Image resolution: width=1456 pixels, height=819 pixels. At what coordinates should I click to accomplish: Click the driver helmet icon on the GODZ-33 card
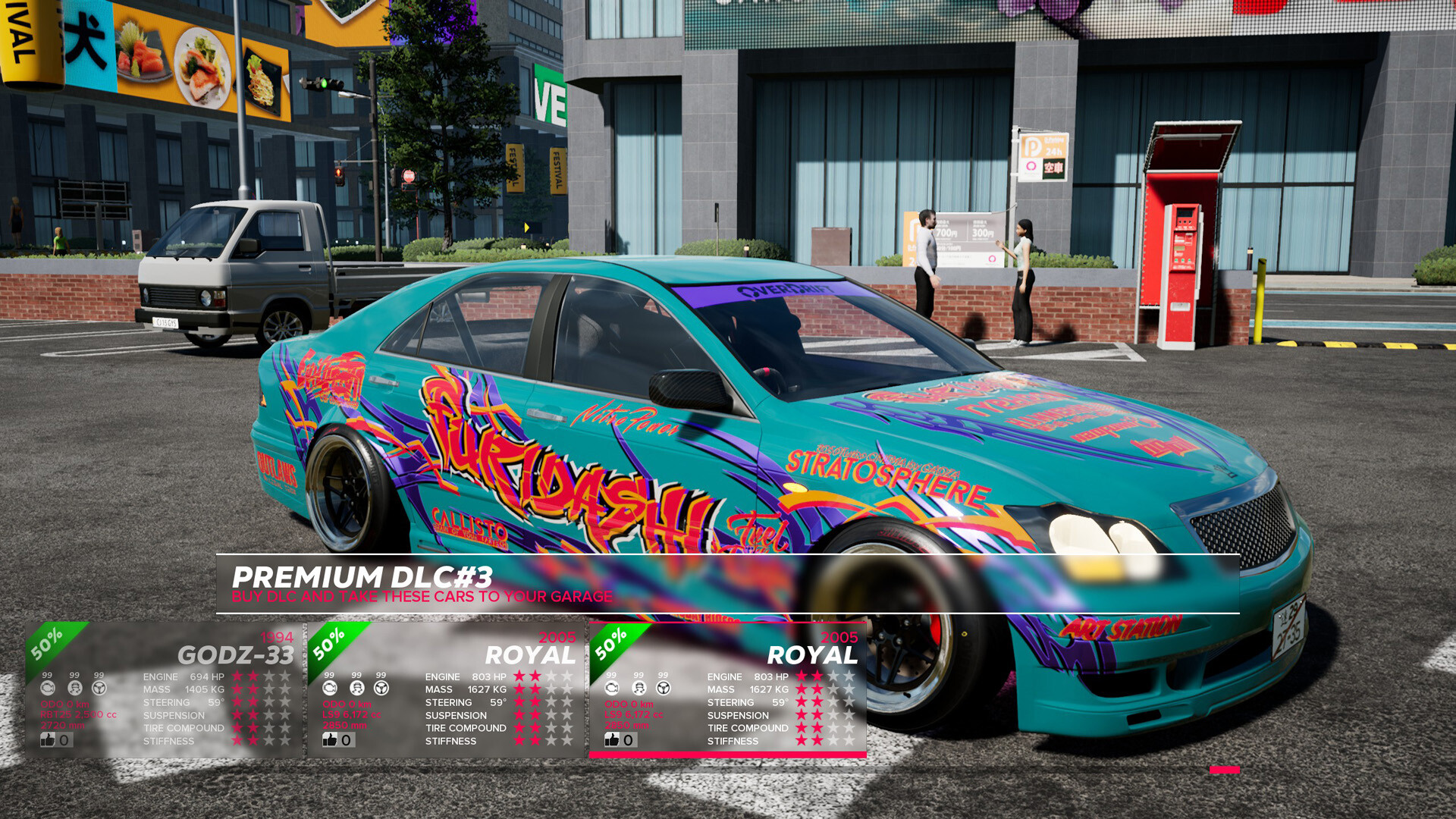pos(74,688)
